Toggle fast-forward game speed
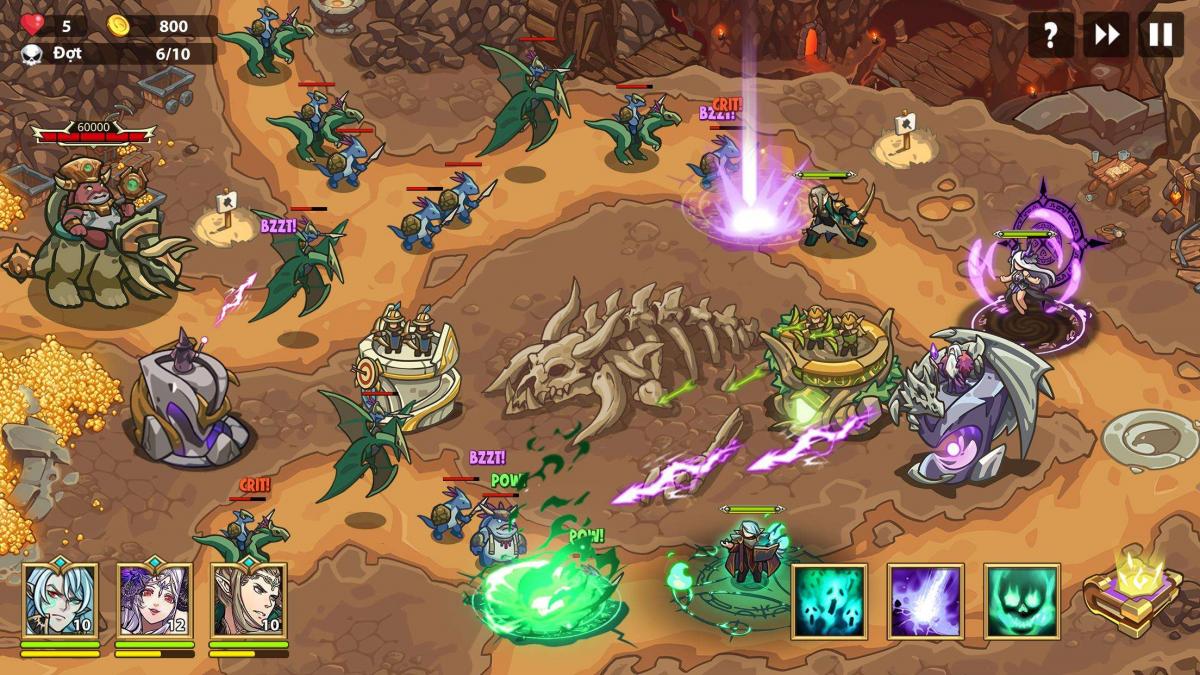The width and height of the screenshot is (1200, 675). click(1106, 36)
